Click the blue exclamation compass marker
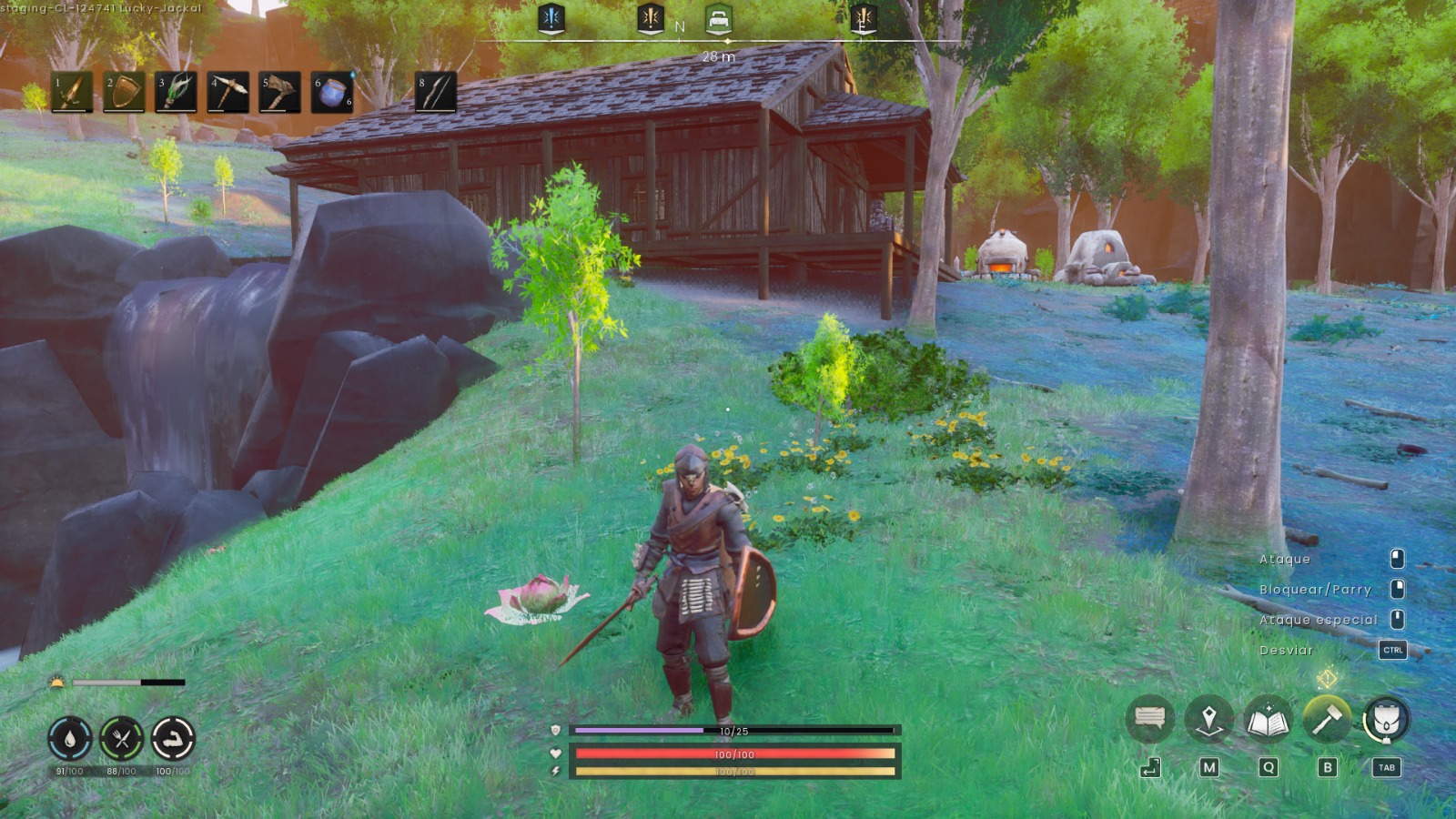 point(551,18)
